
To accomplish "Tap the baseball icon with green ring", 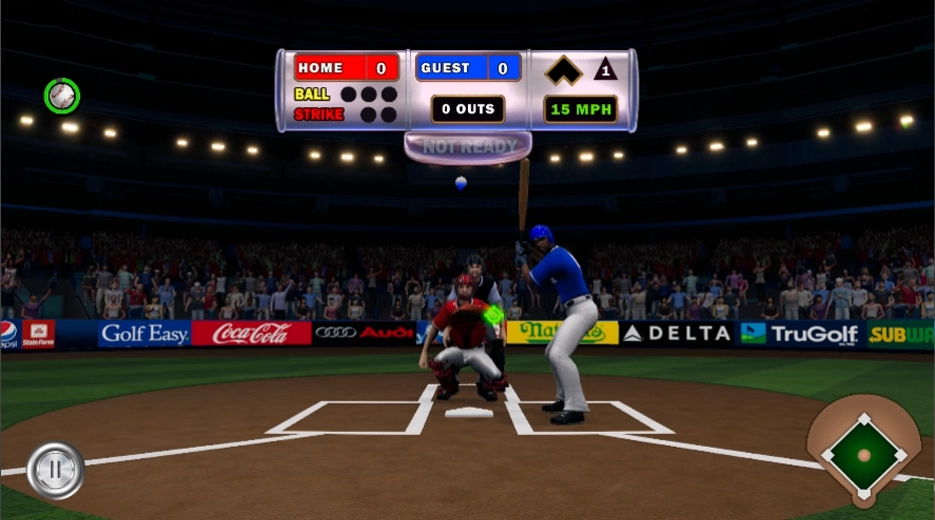I will click(62, 96).
